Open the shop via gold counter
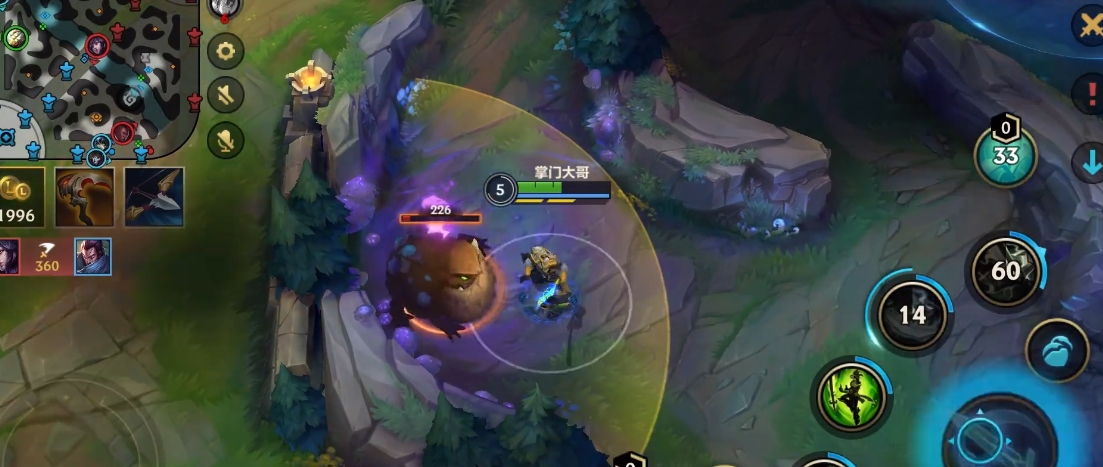This screenshot has height=467, width=1103. pos(20,198)
